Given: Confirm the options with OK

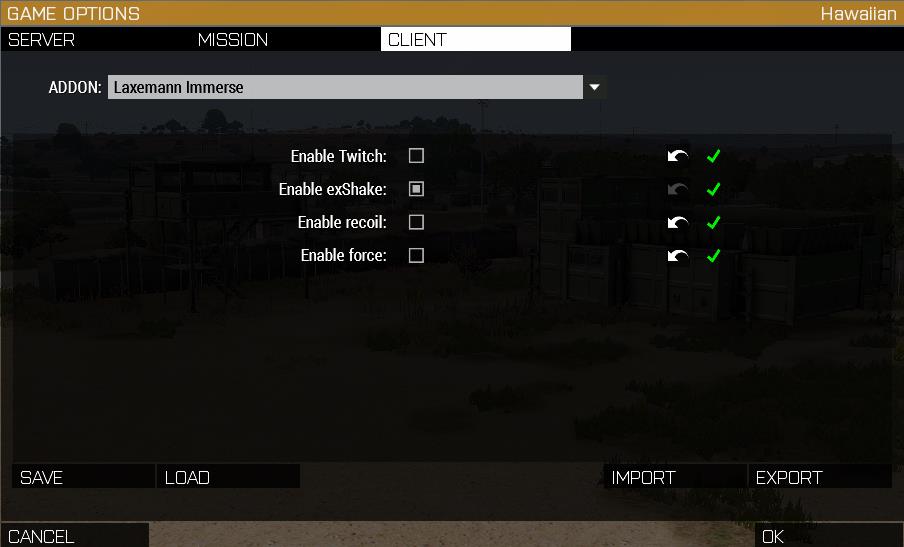Looking at the screenshot, I should (828, 536).
